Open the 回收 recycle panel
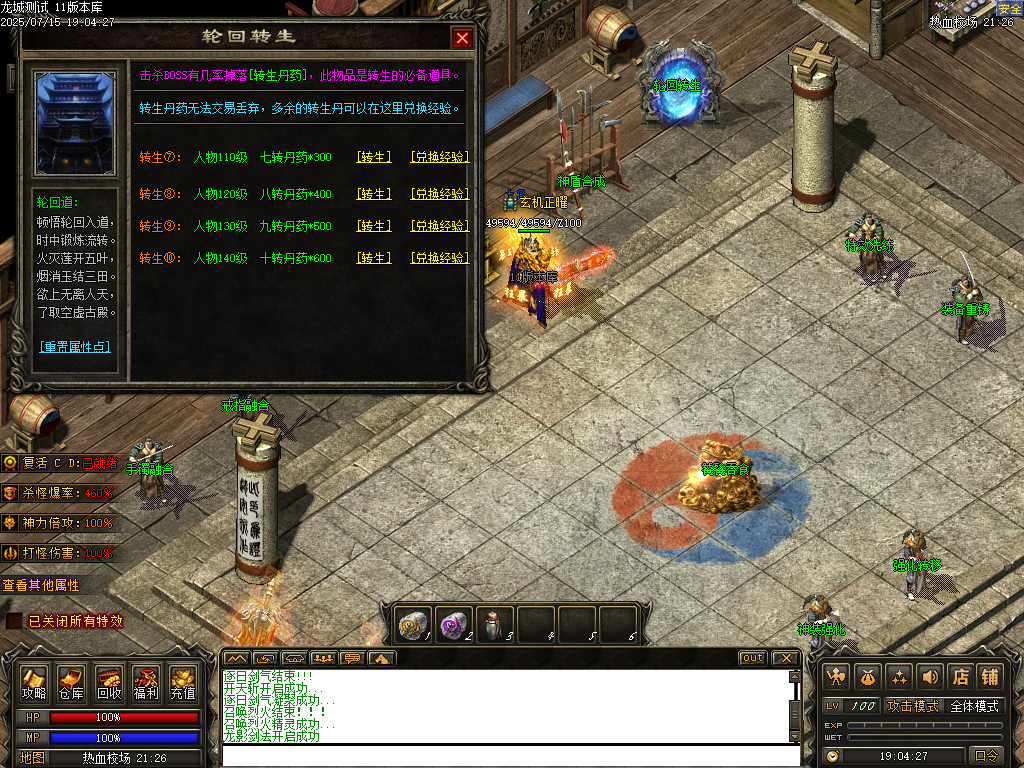The height and width of the screenshot is (768, 1024). pyautogui.click(x=109, y=683)
